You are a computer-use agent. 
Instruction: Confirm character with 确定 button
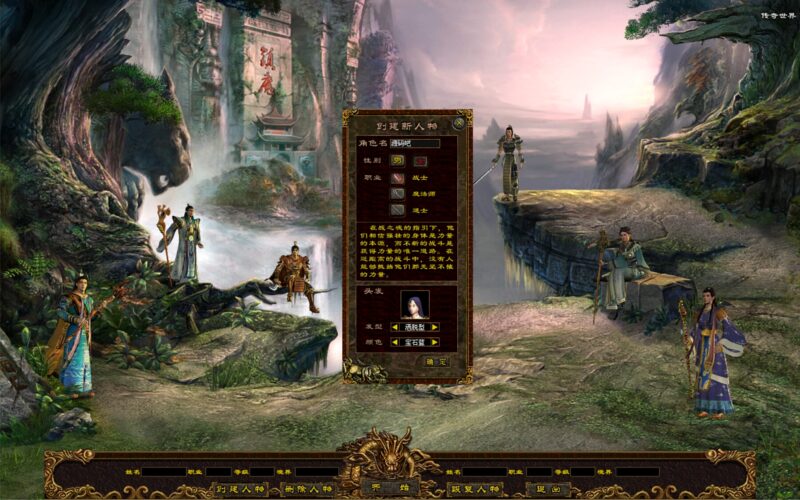pos(436,360)
